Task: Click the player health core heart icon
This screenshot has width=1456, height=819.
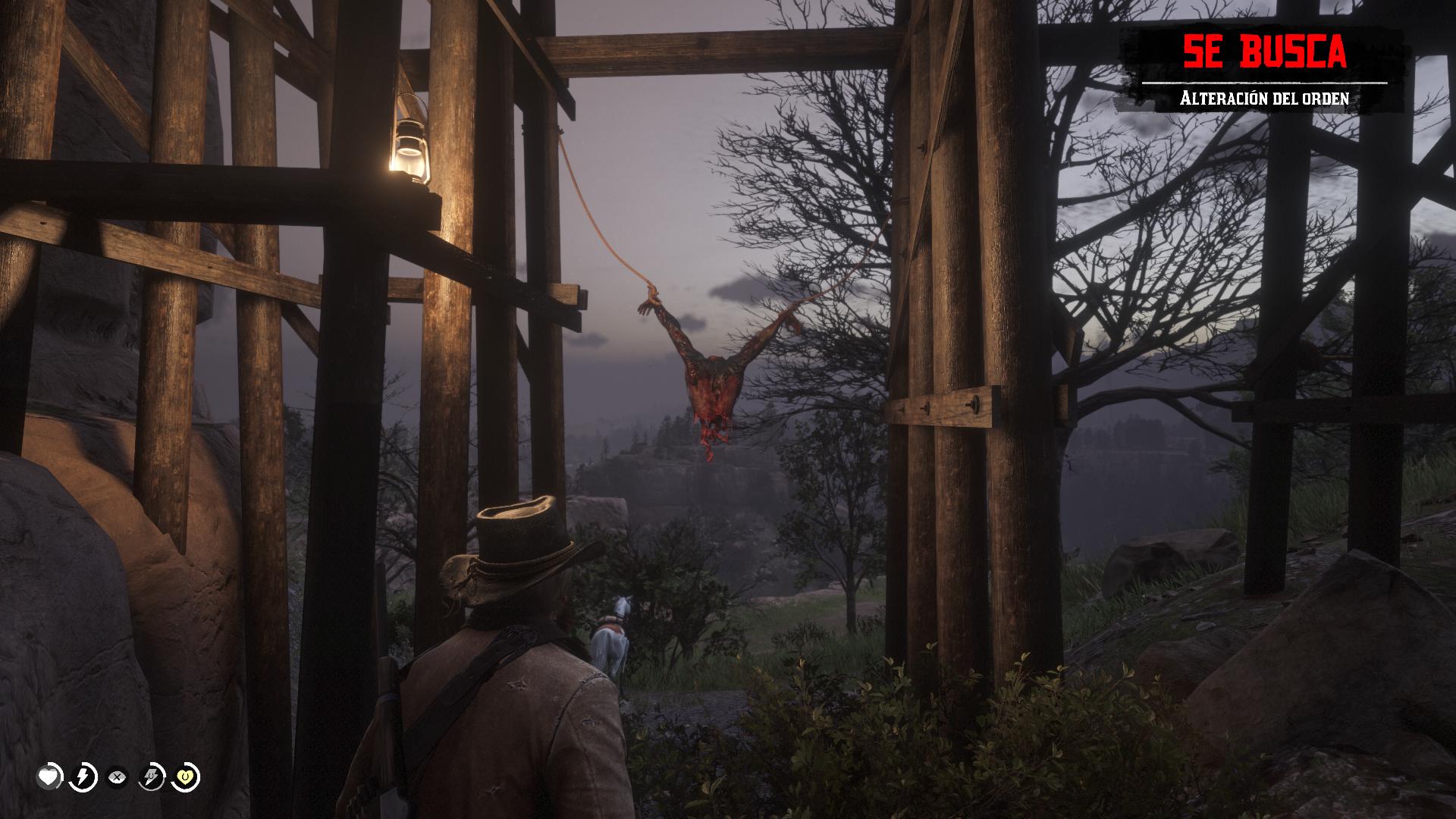Action: click(51, 777)
